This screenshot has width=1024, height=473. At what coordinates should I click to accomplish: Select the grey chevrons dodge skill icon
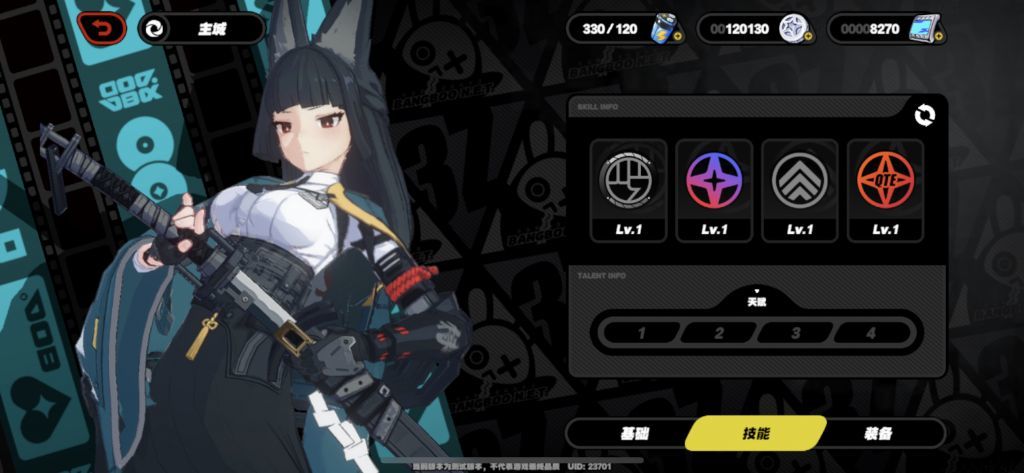tap(799, 178)
